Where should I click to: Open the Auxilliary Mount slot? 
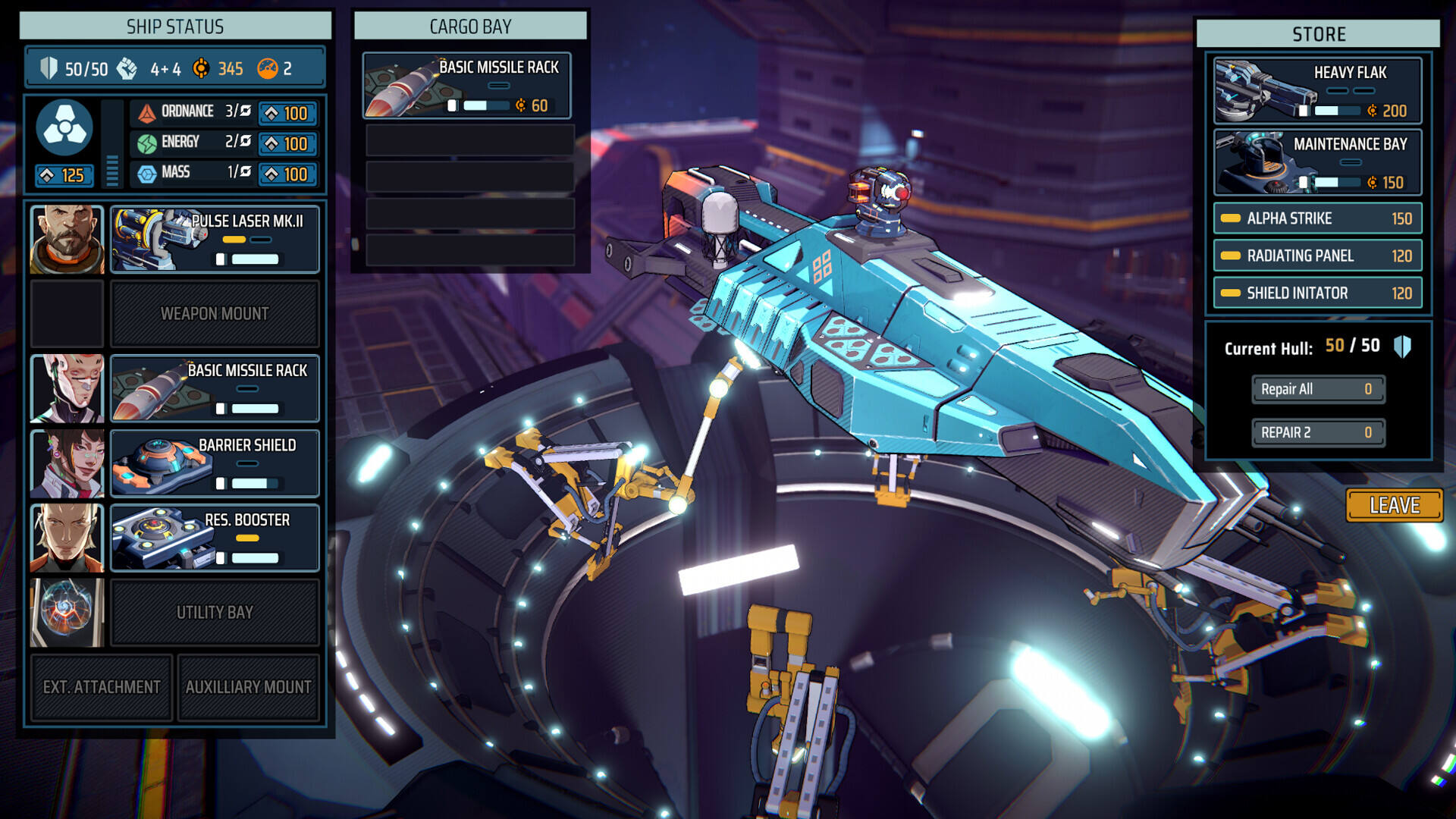(x=248, y=687)
